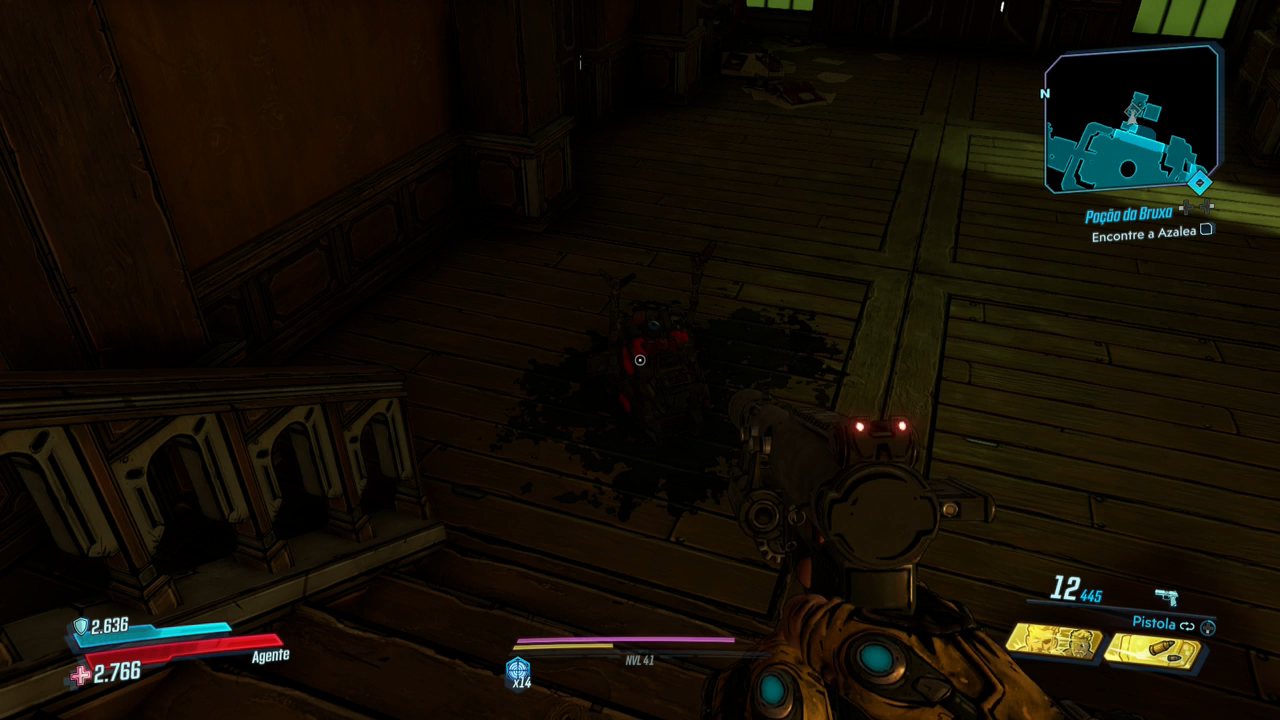Click the red health cross icon
The image size is (1280, 720).
click(x=81, y=675)
